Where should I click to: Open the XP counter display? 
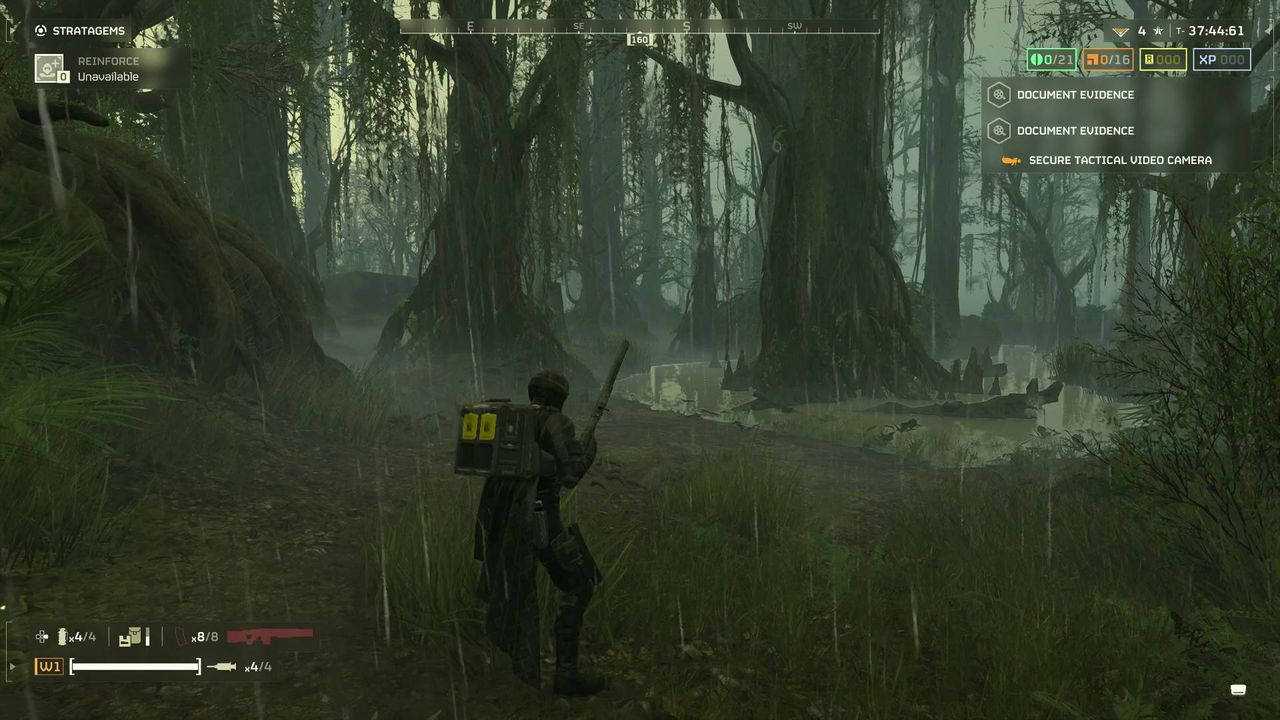[1221, 59]
